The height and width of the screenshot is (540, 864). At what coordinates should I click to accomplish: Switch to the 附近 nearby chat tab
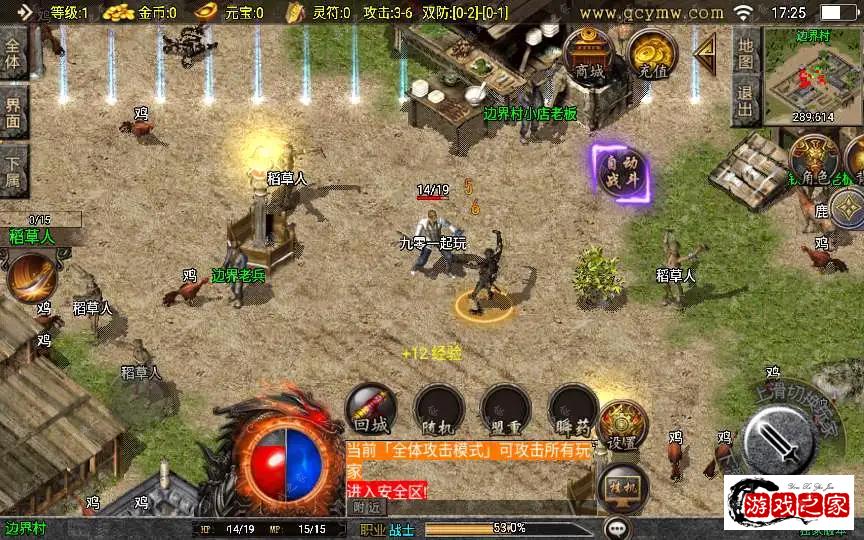[368, 507]
